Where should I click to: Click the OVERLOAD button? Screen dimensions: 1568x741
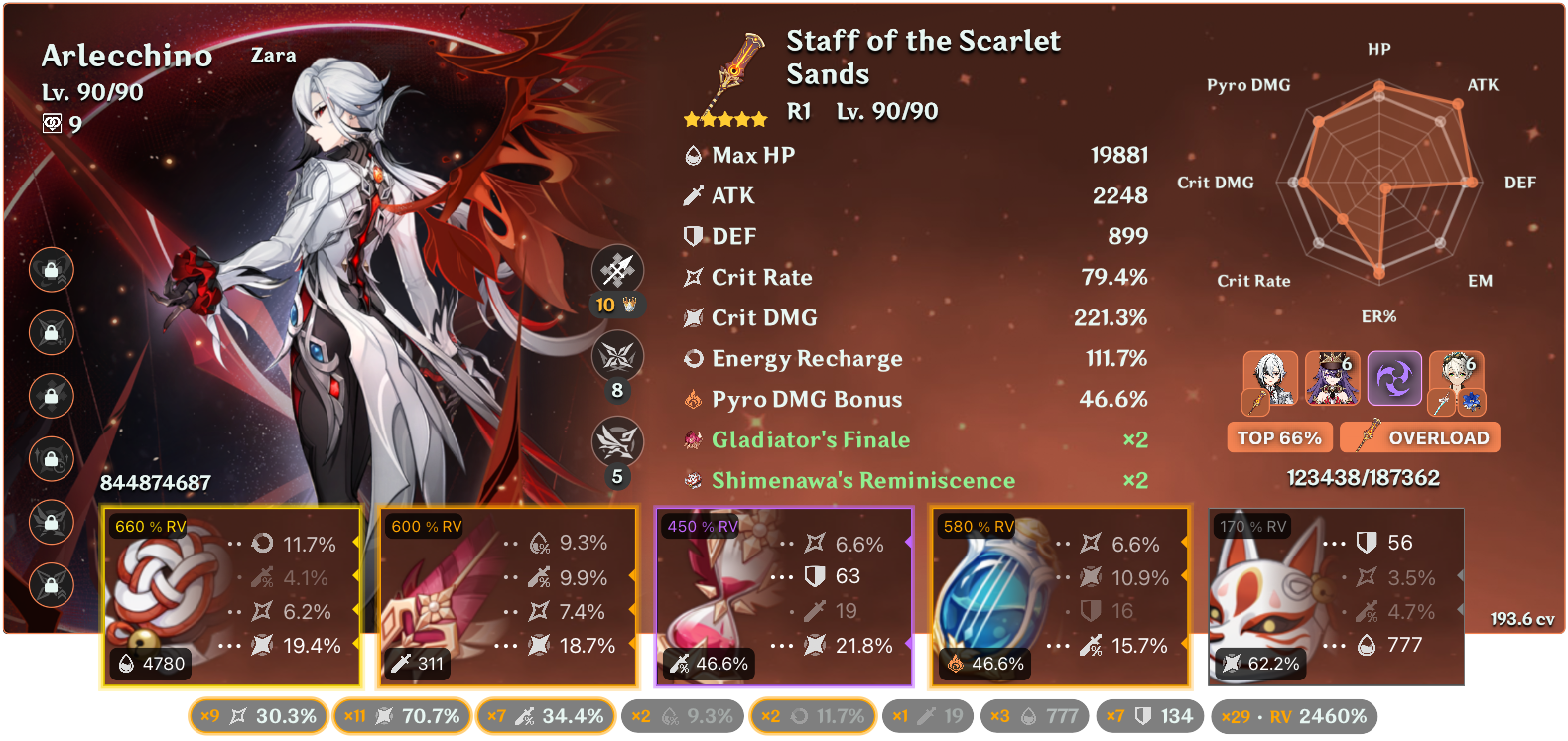coord(1419,436)
